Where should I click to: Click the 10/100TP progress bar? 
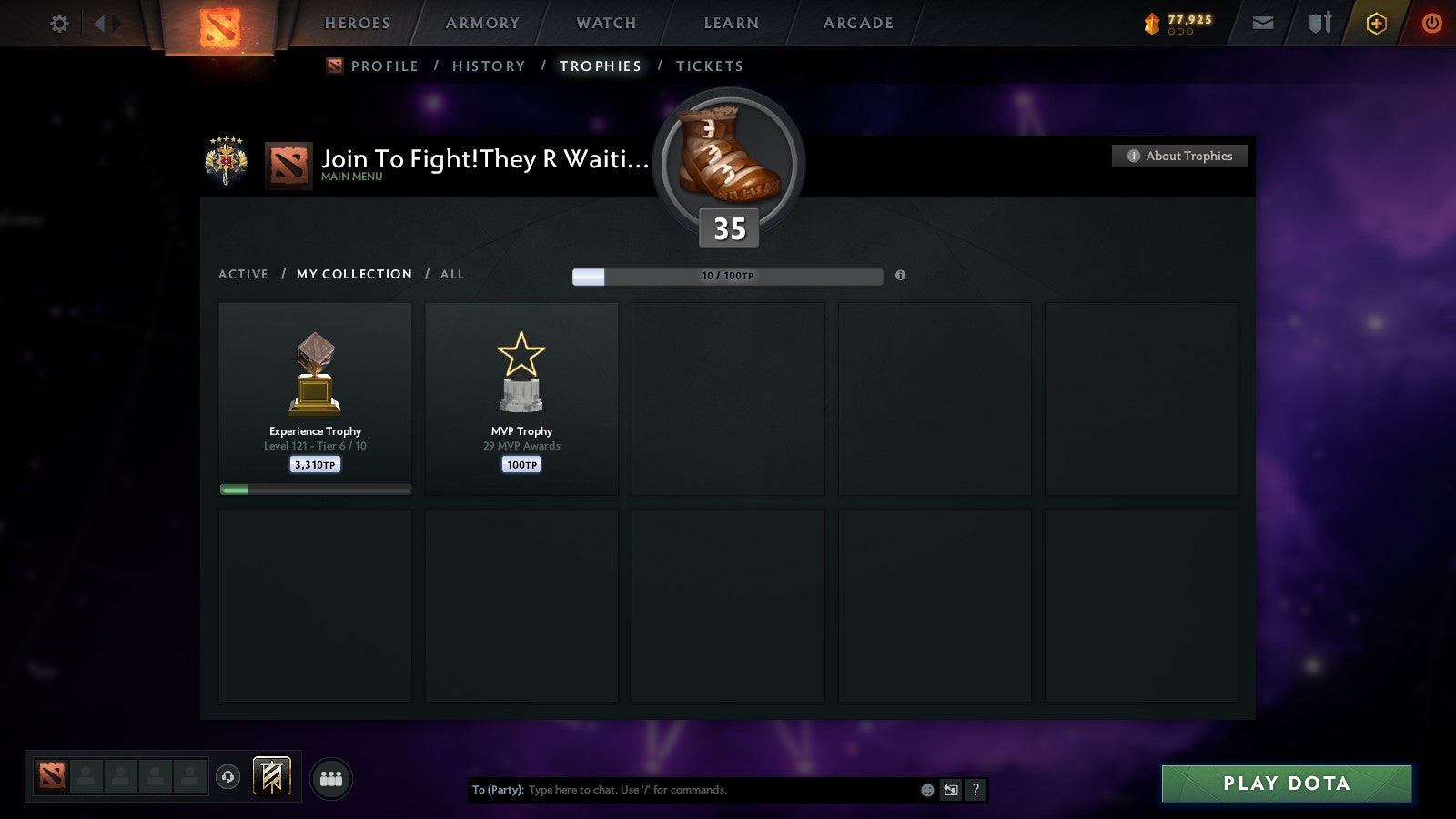click(727, 276)
